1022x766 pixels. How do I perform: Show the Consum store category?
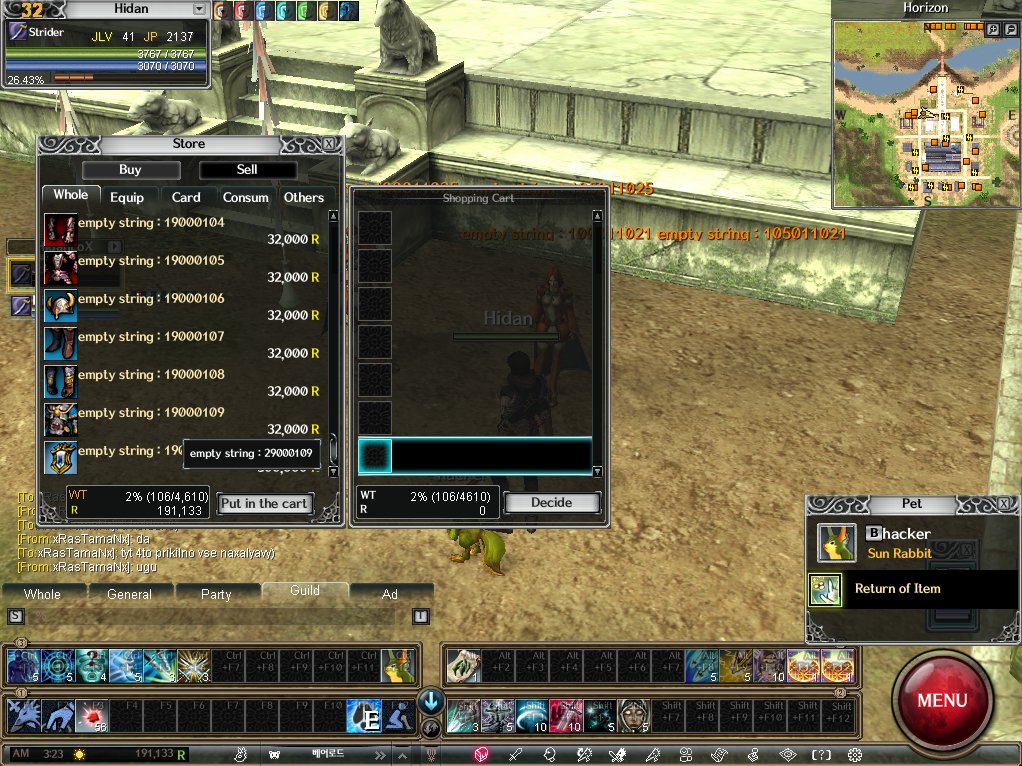click(245, 198)
